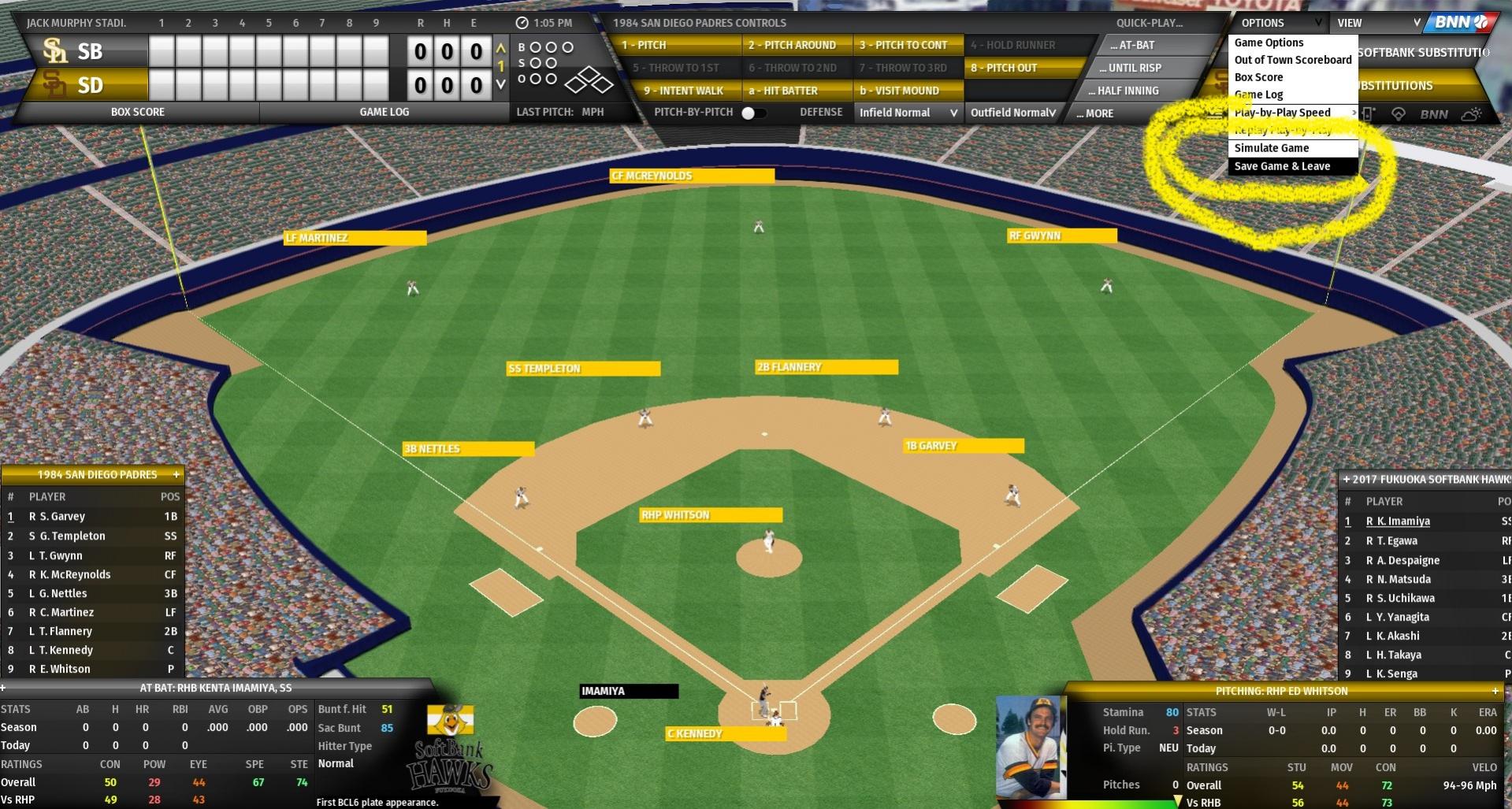Open the Box Score tab
The width and height of the screenshot is (1512, 809).
[138, 112]
